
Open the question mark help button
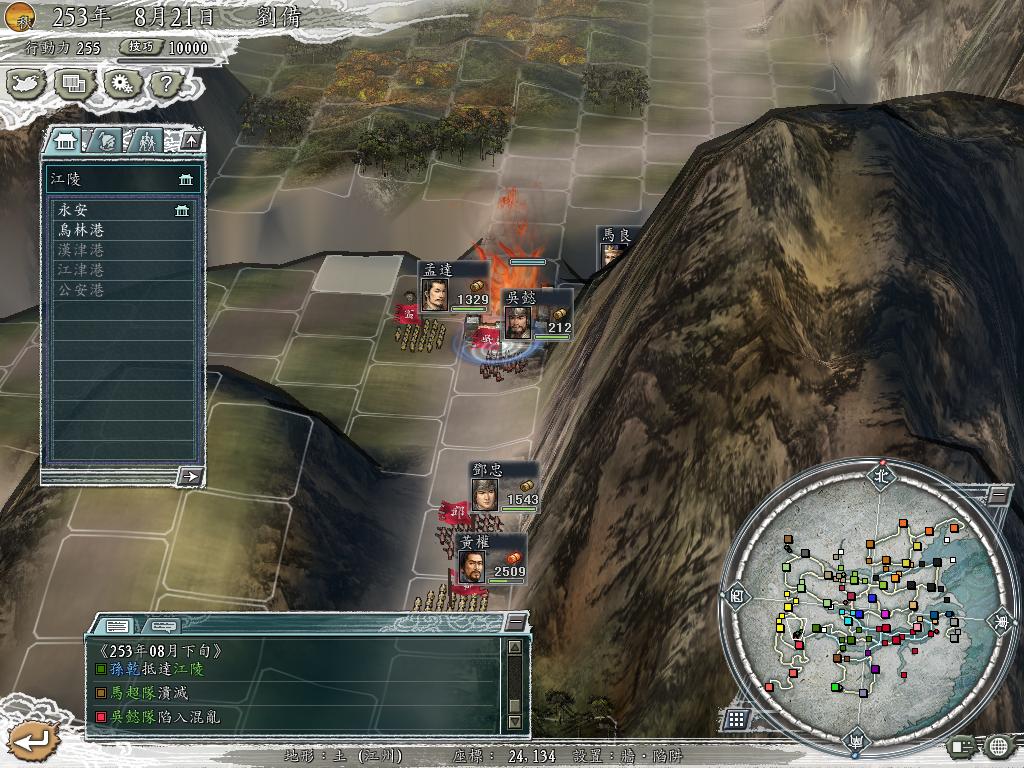coord(164,84)
